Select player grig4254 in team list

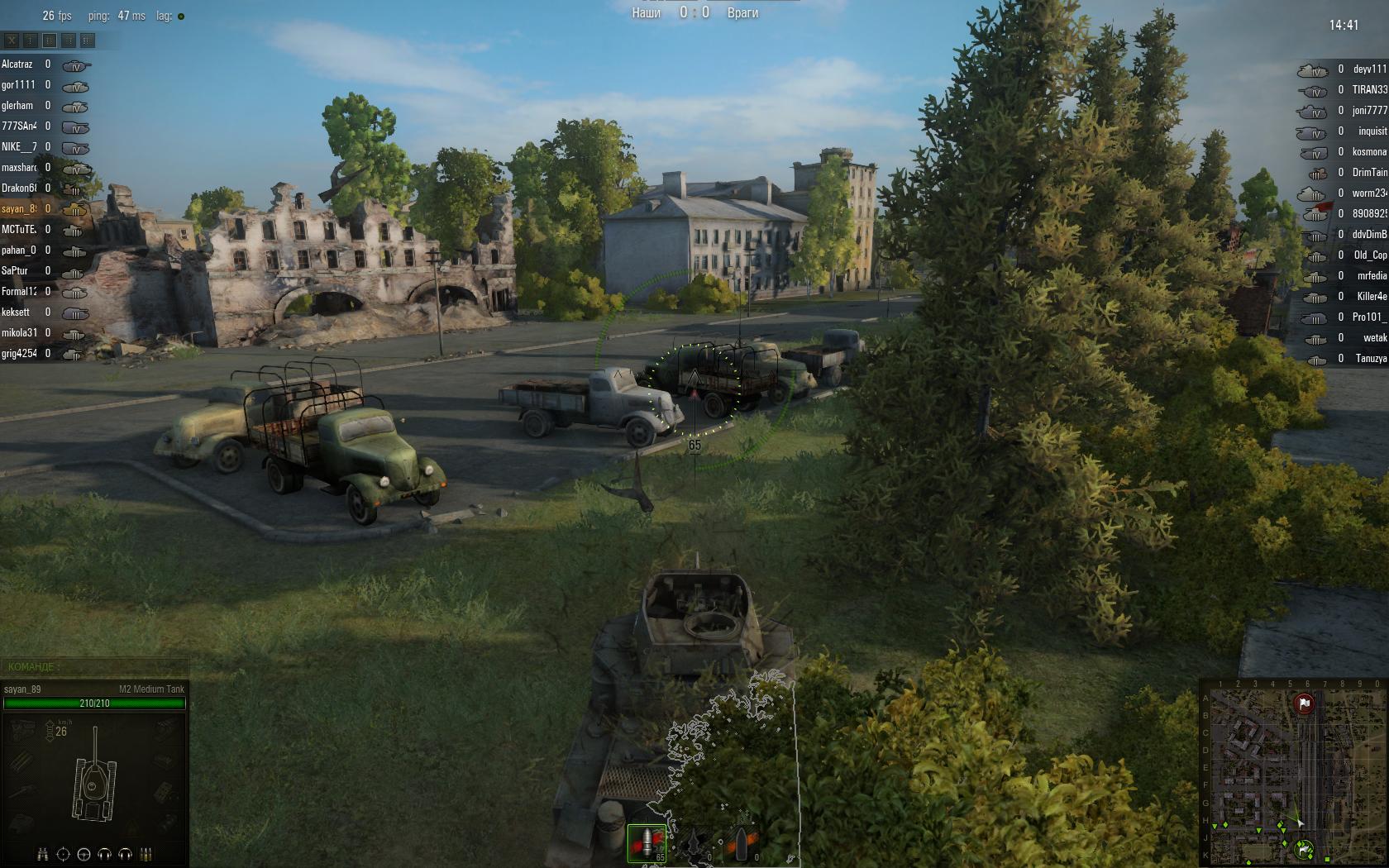point(19,354)
